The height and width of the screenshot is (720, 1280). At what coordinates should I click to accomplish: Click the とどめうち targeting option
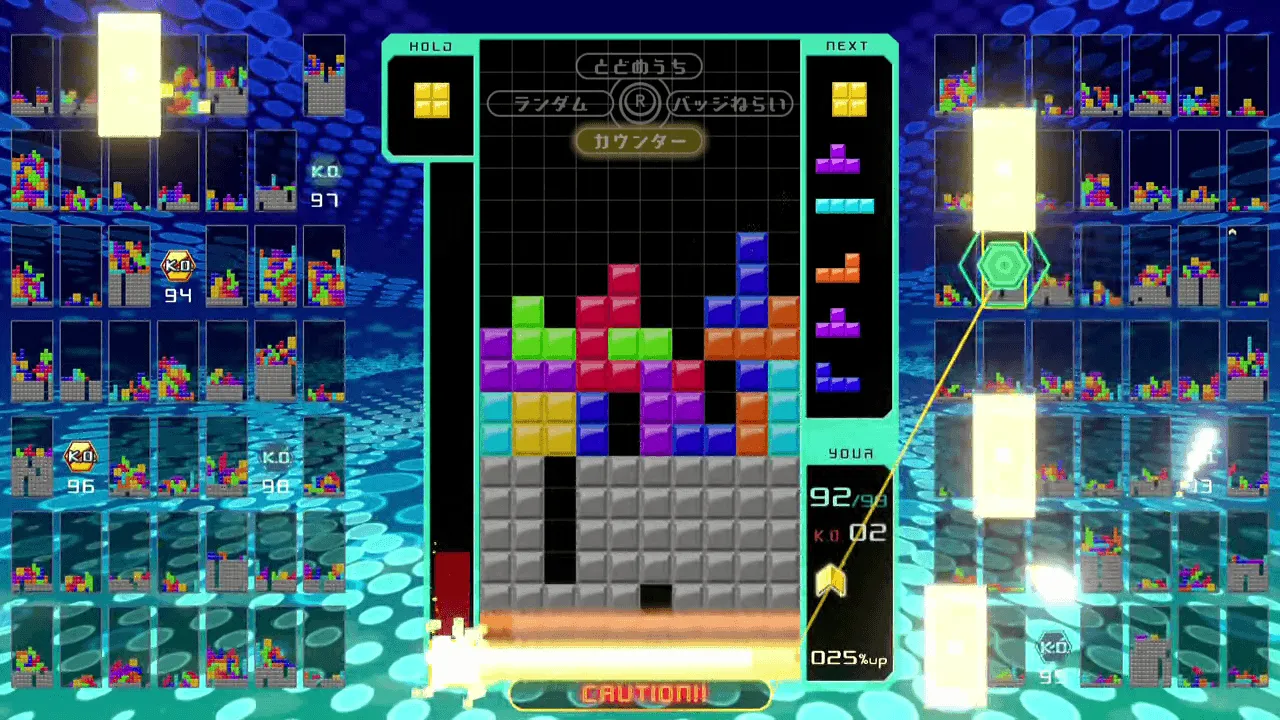(x=640, y=66)
